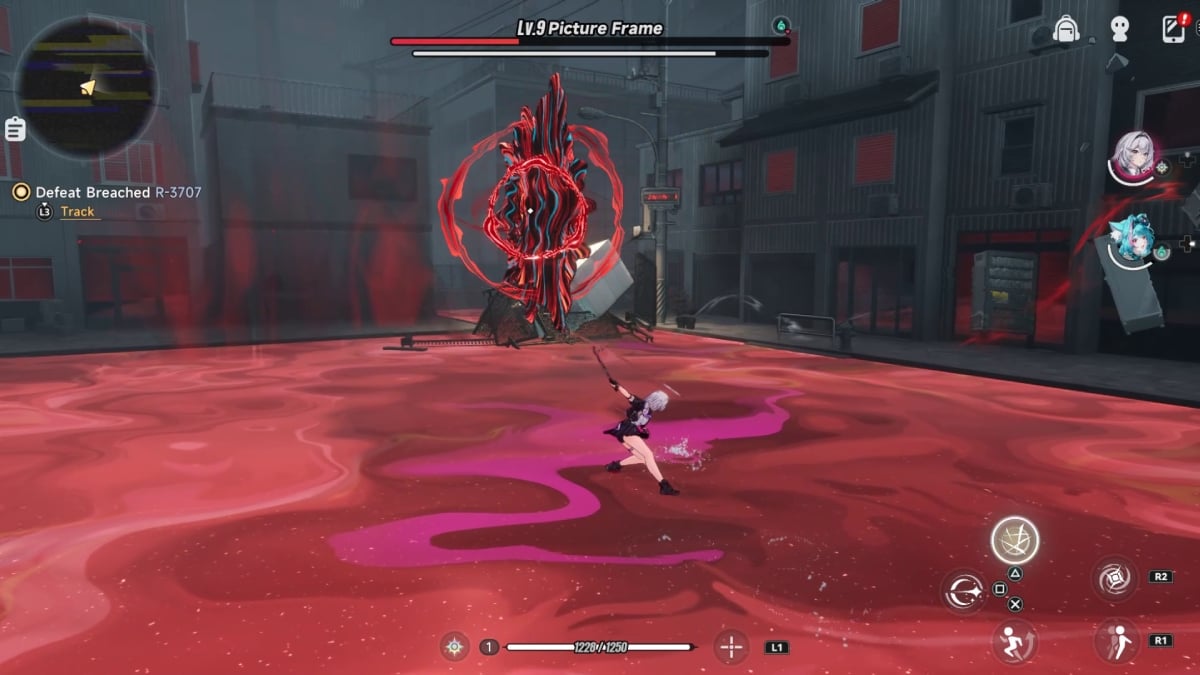
Task: Open the clipboard quest log icon
Action: coord(15,129)
